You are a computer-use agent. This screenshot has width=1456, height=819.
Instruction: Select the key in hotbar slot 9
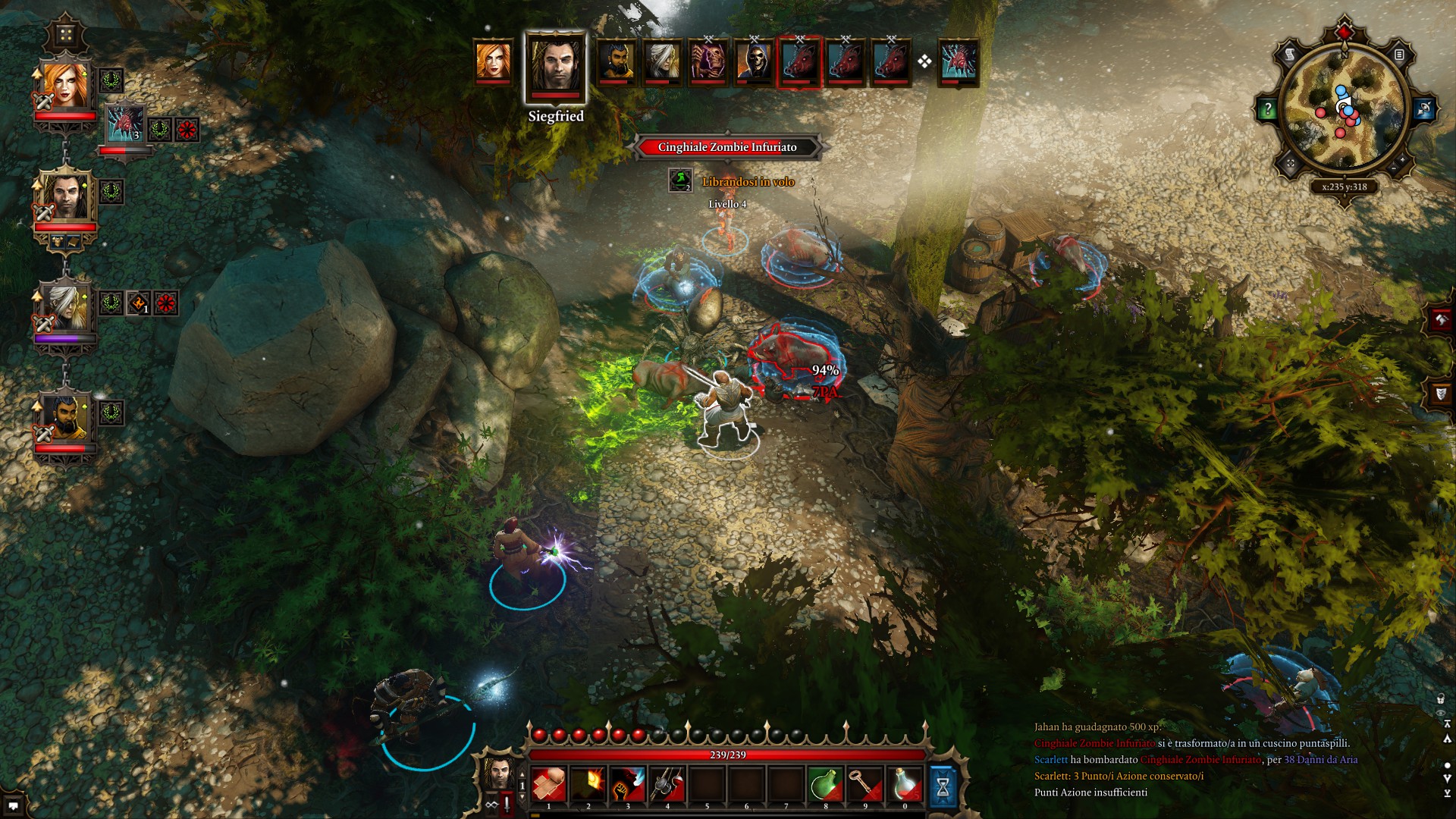tap(864, 783)
